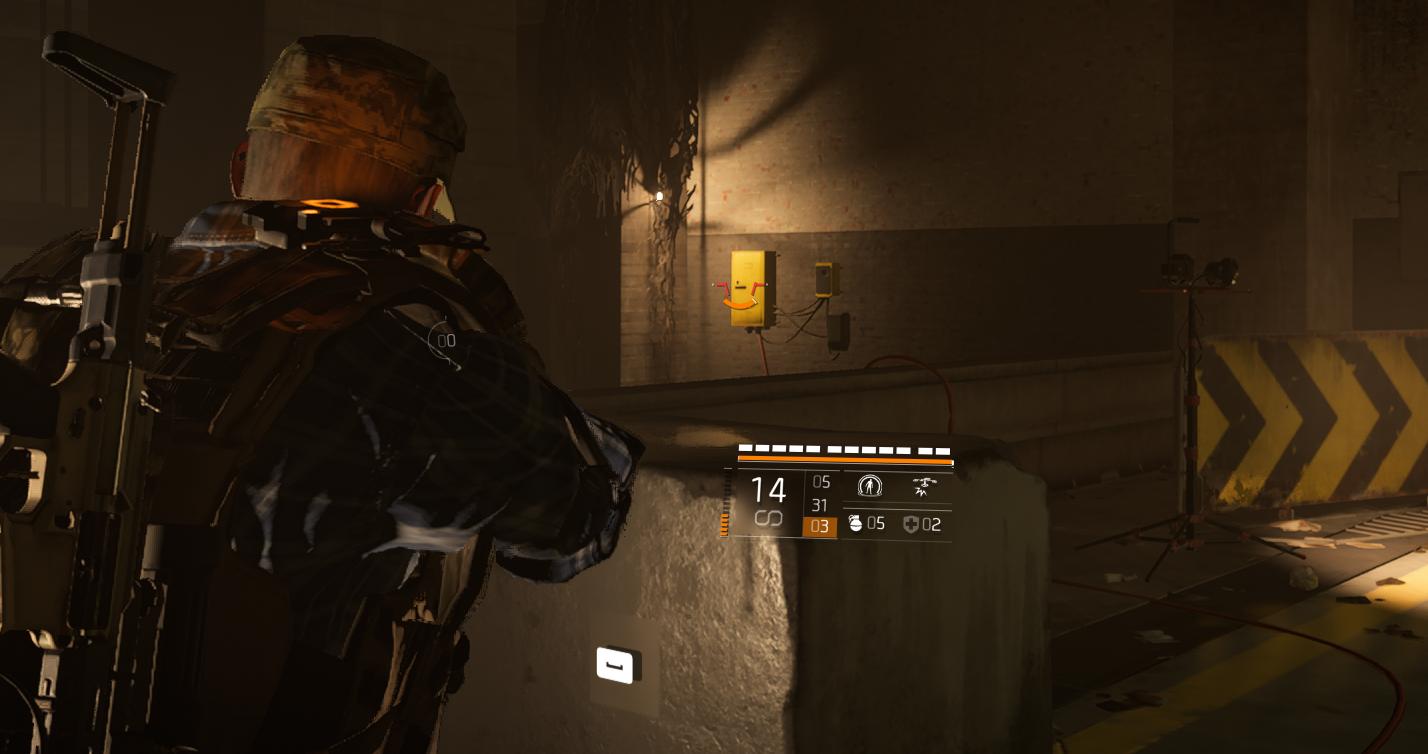
Task: Select the grenade icon
Action: tap(855, 523)
